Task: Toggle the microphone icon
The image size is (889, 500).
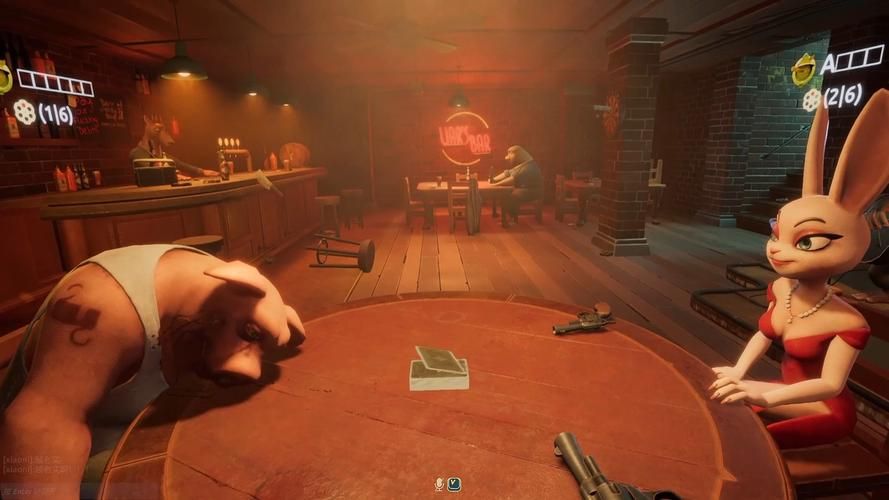Action: point(437,484)
